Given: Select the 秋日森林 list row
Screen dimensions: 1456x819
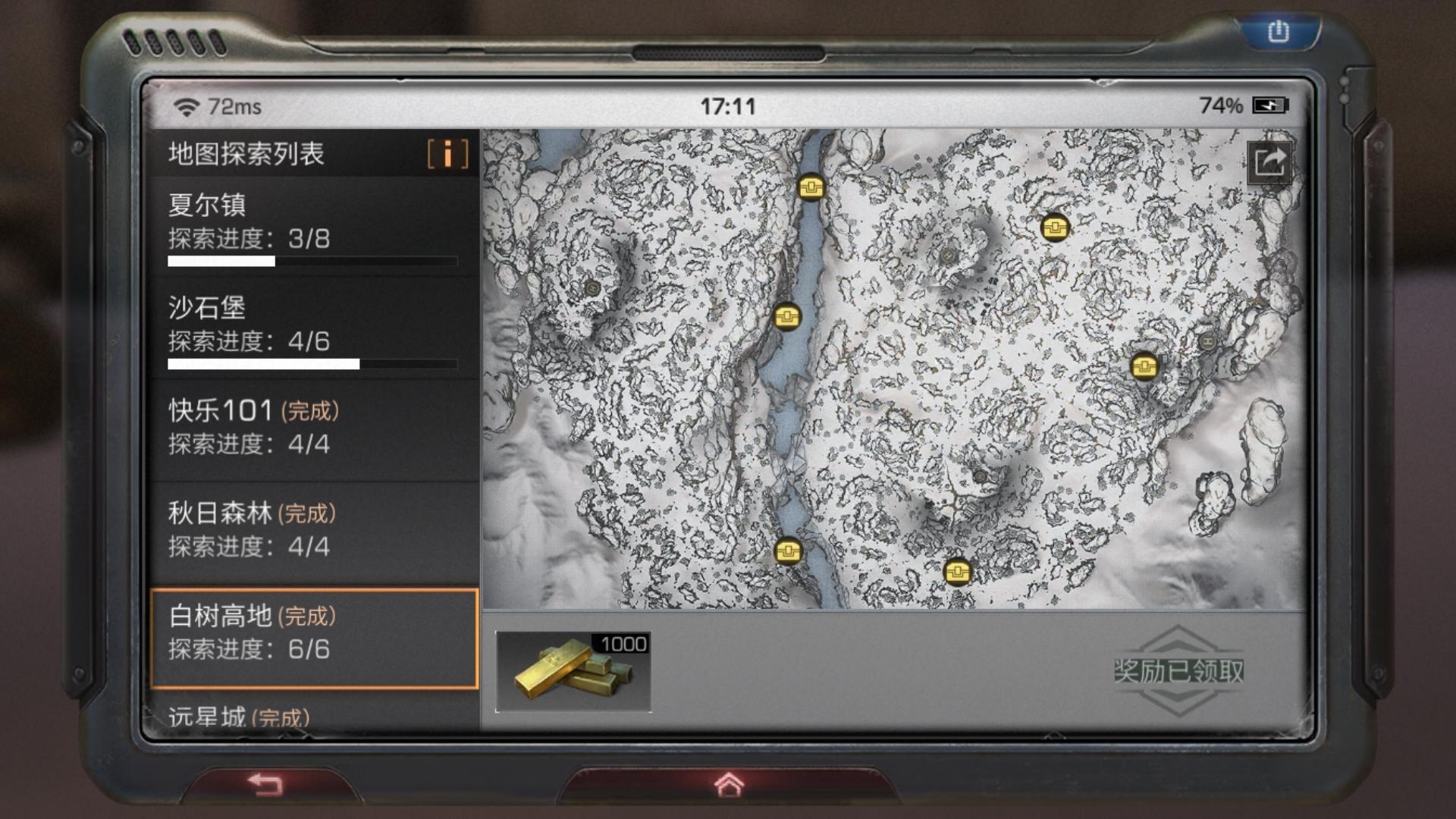Looking at the screenshot, I should pyautogui.click(x=313, y=530).
